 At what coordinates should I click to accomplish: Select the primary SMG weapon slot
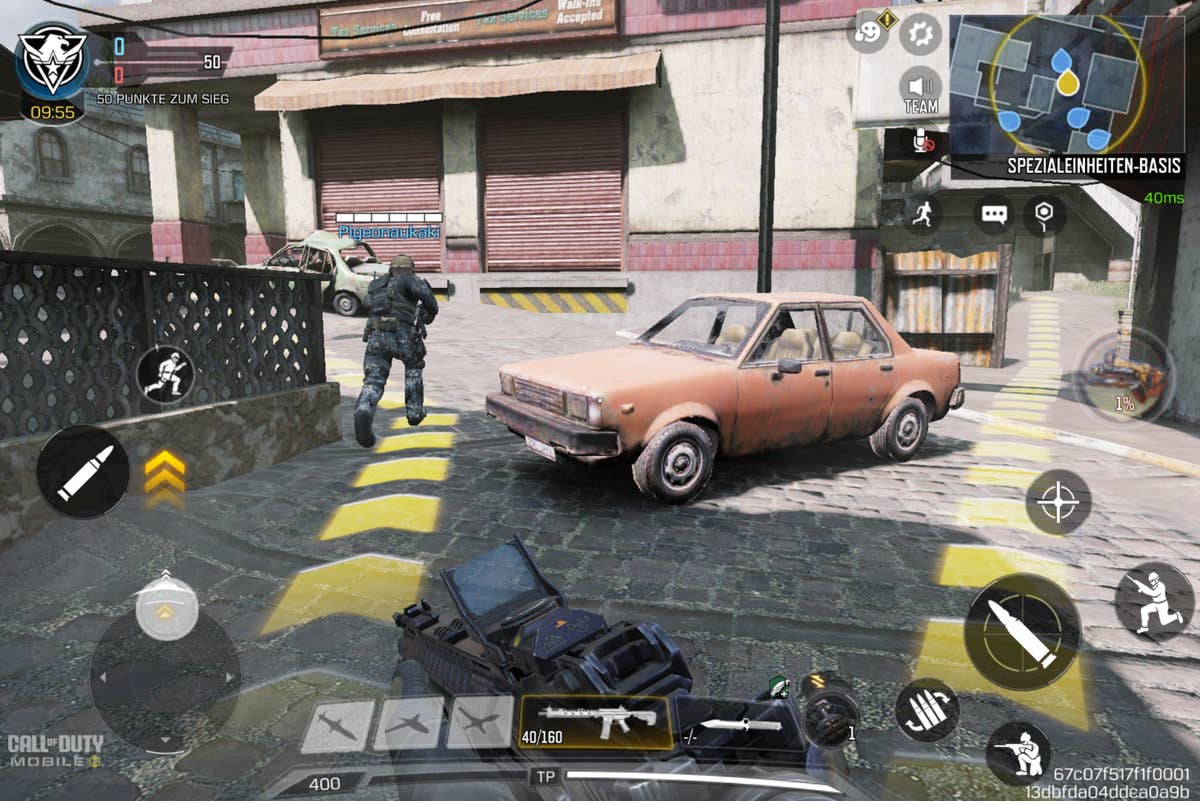click(596, 722)
